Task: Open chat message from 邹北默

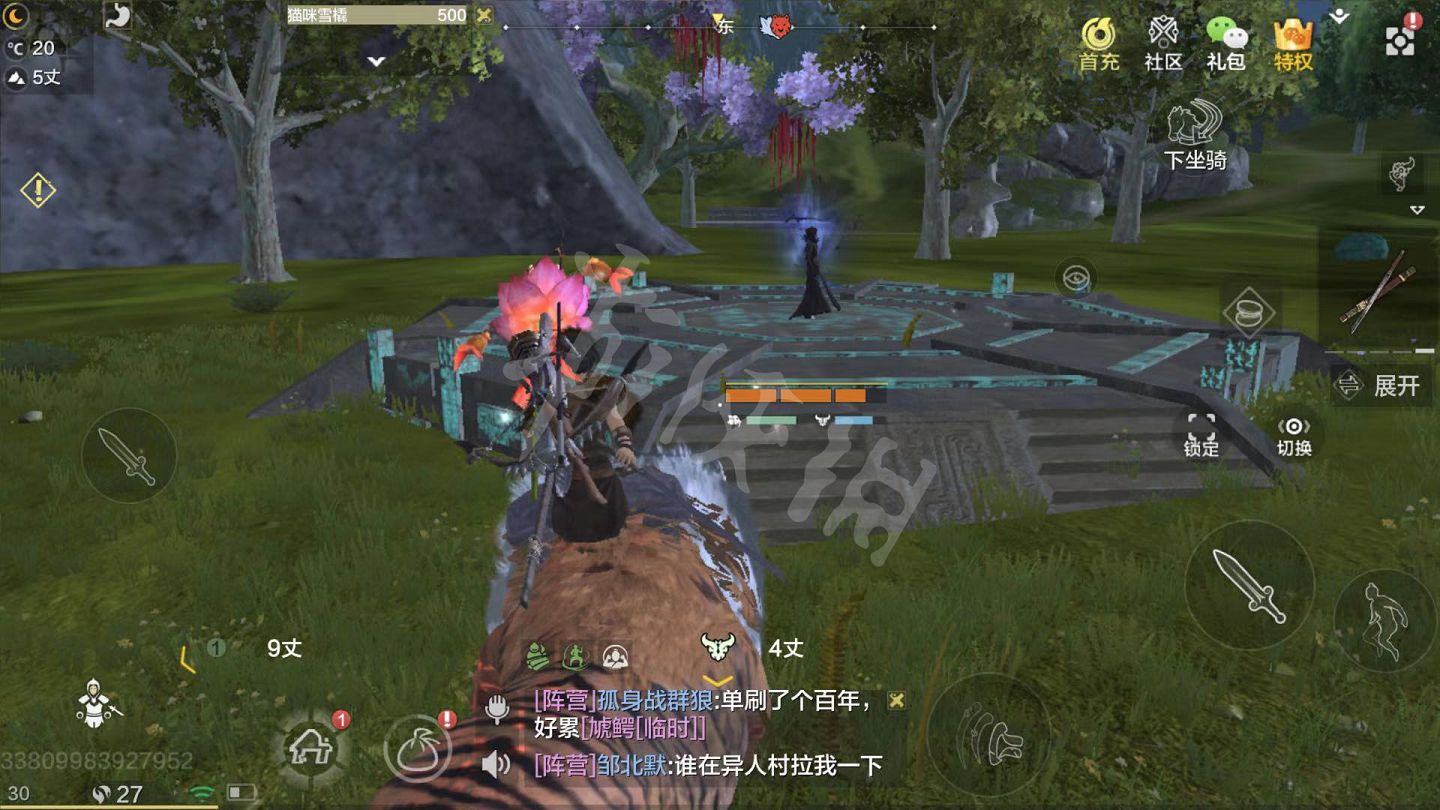Action: 708,766
